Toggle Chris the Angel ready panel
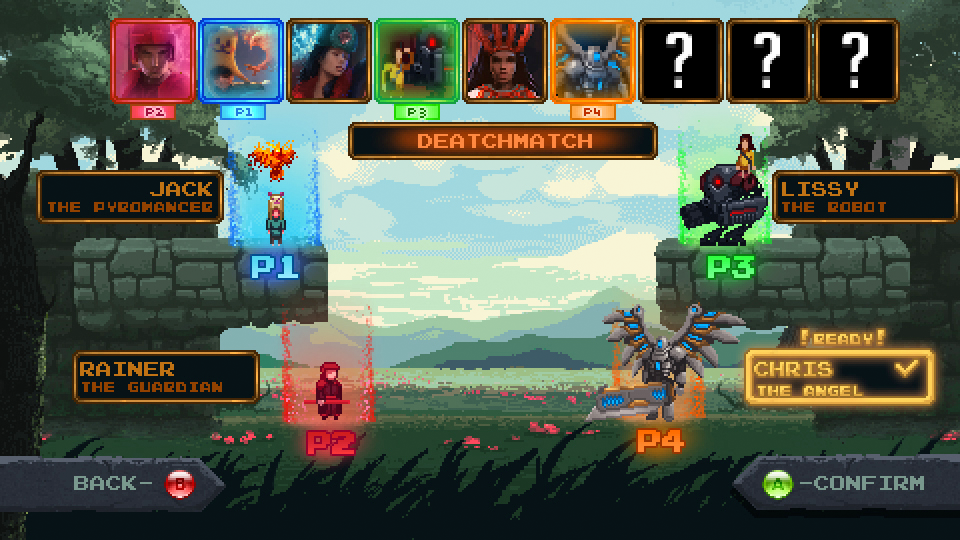The width and height of the screenshot is (960, 540). [x=838, y=377]
